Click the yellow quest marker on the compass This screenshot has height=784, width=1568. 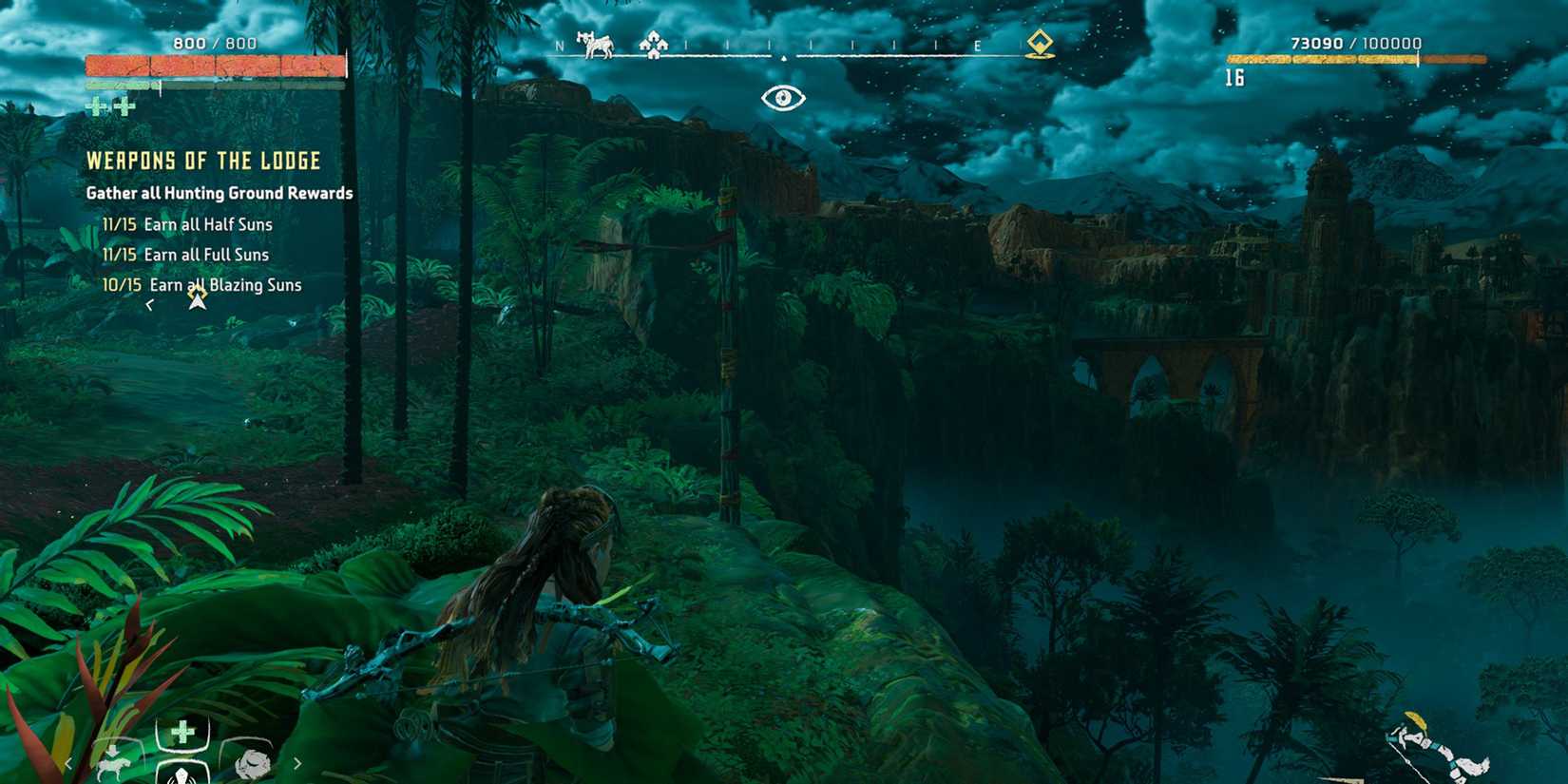pos(1041,43)
